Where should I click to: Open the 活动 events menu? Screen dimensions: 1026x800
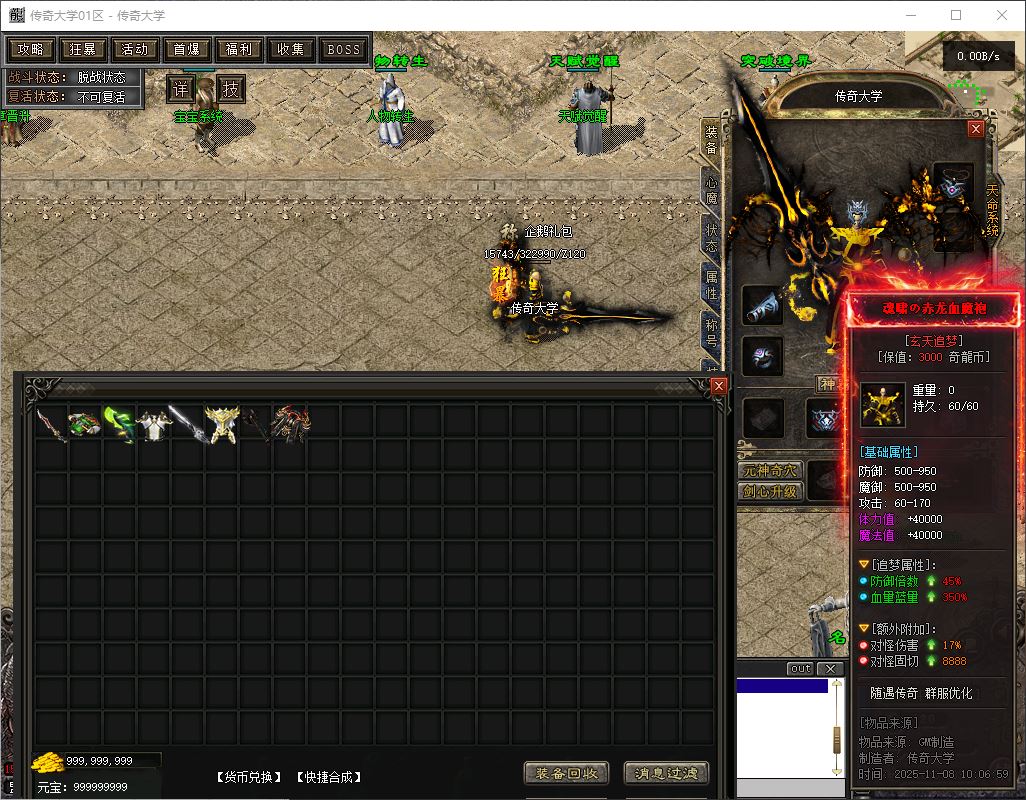pos(134,49)
